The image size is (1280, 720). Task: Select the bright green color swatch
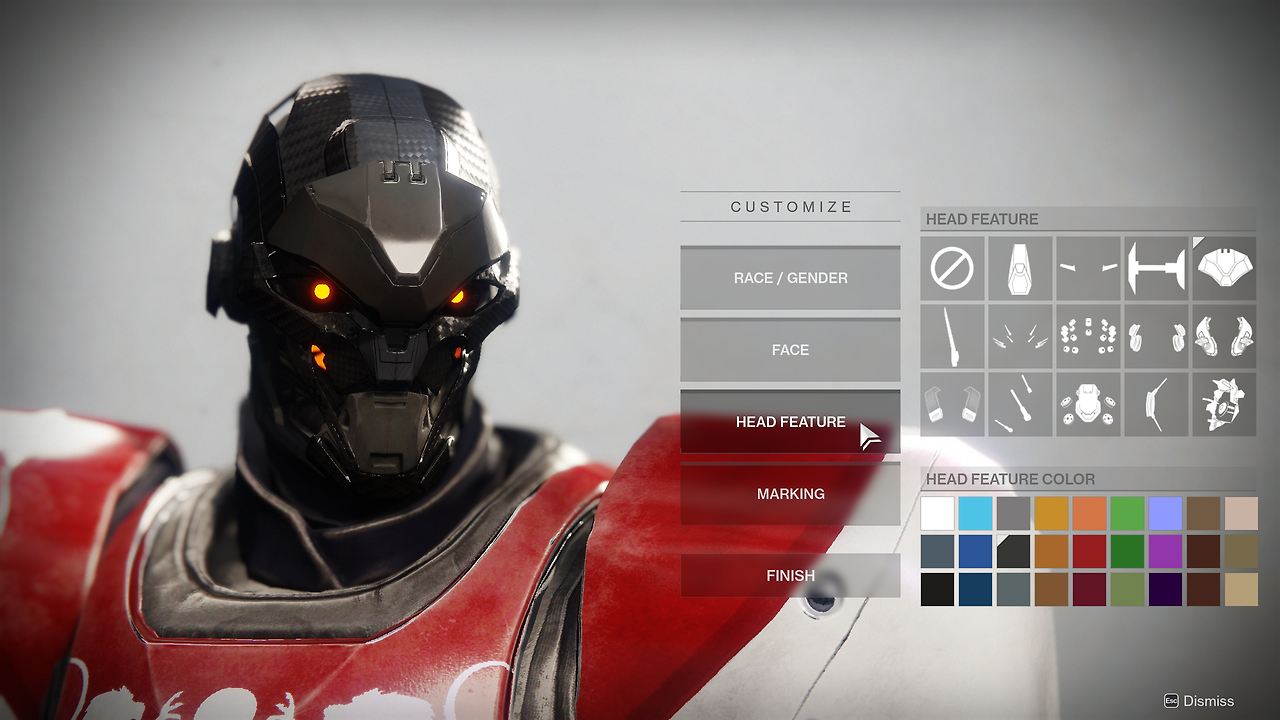coord(1127,513)
